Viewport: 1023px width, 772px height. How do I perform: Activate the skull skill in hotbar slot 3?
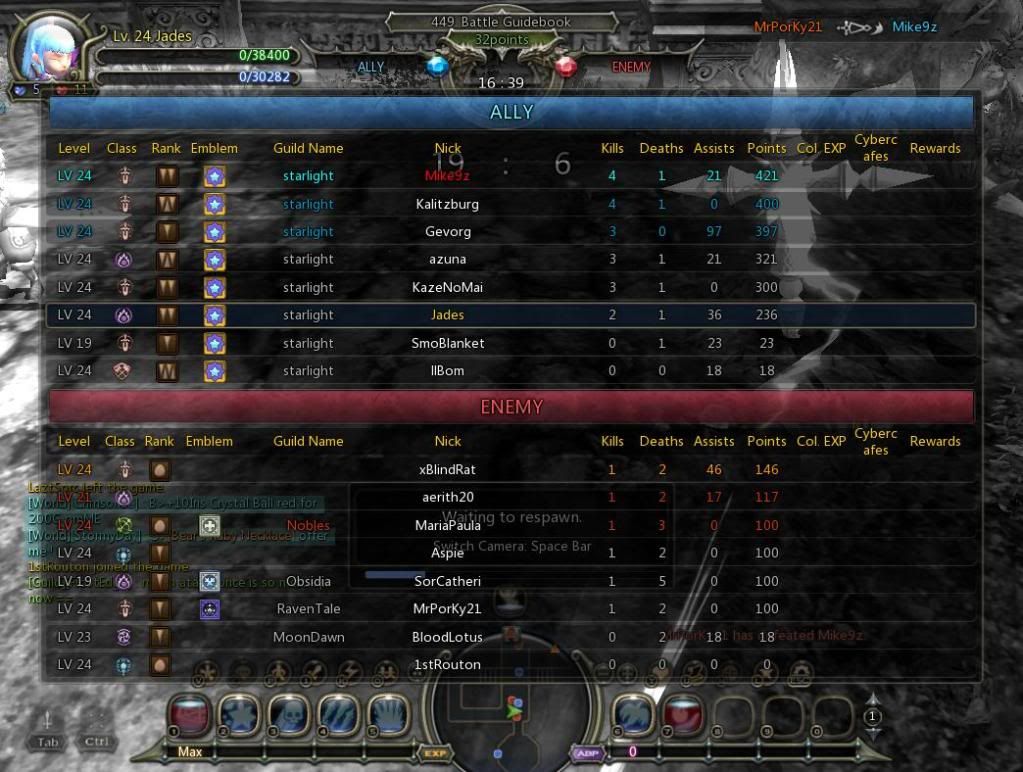coord(288,715)
